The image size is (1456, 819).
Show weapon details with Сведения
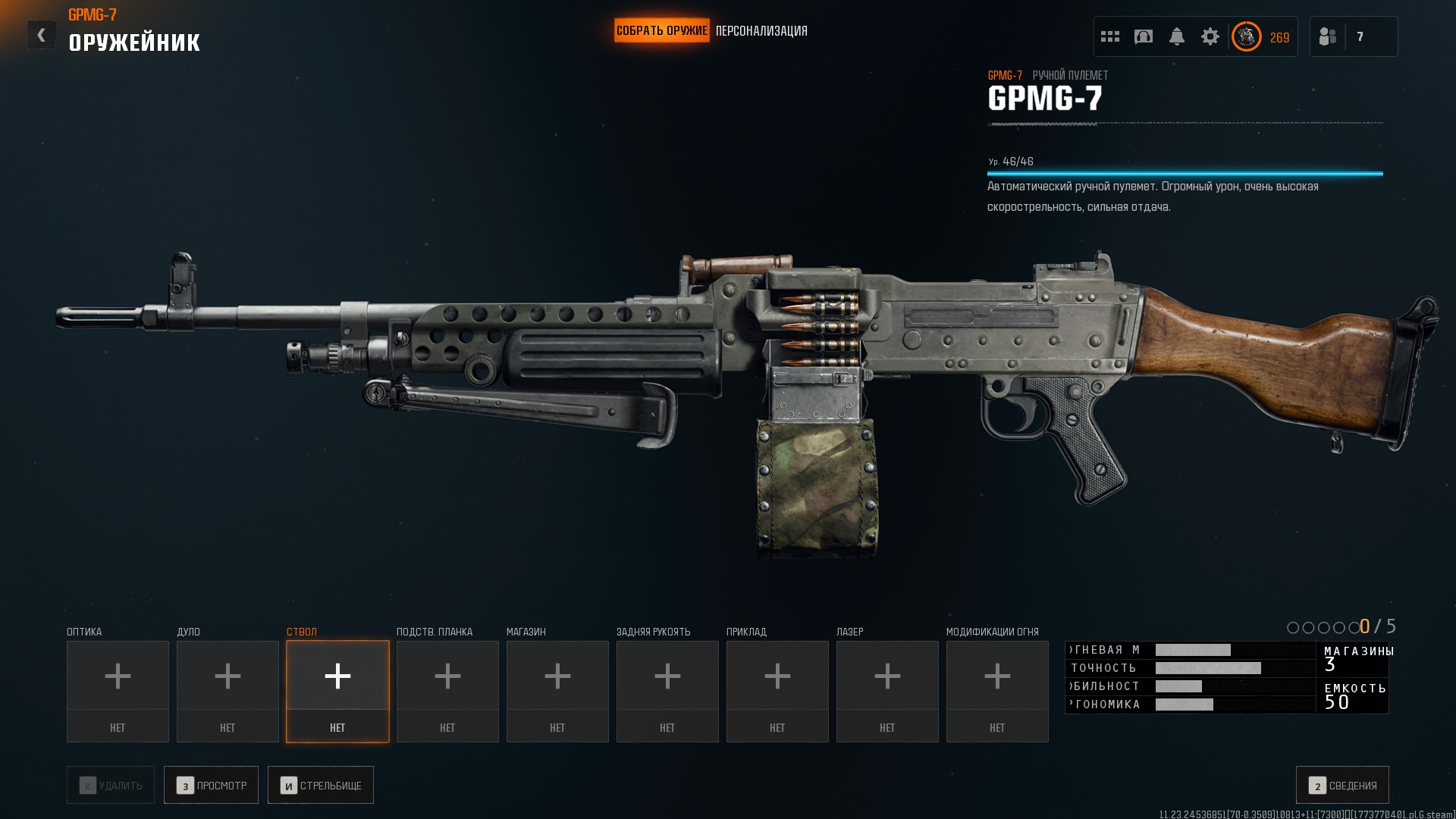1342,785
